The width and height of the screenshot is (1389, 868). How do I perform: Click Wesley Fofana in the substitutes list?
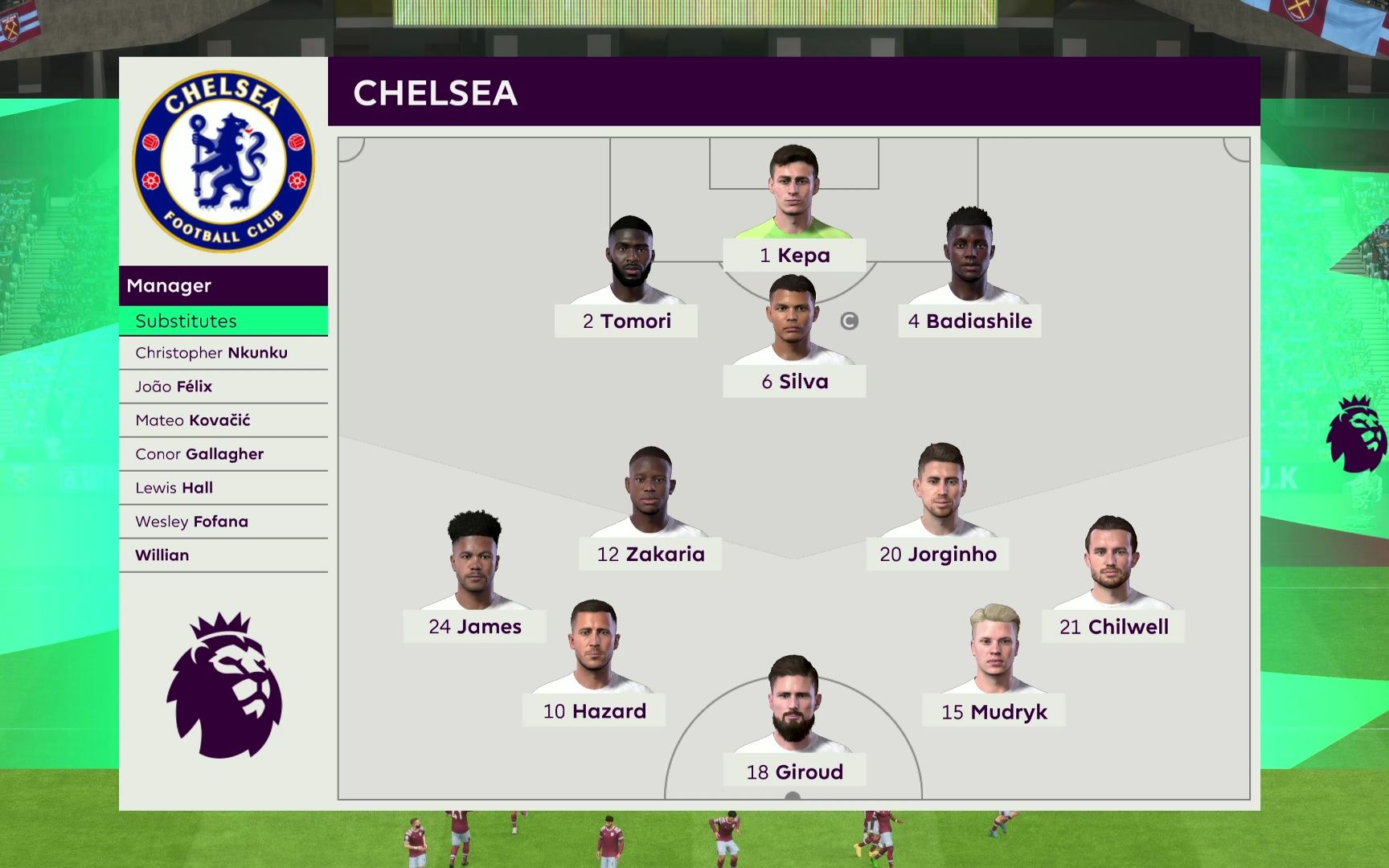click(x=223, y=522)
